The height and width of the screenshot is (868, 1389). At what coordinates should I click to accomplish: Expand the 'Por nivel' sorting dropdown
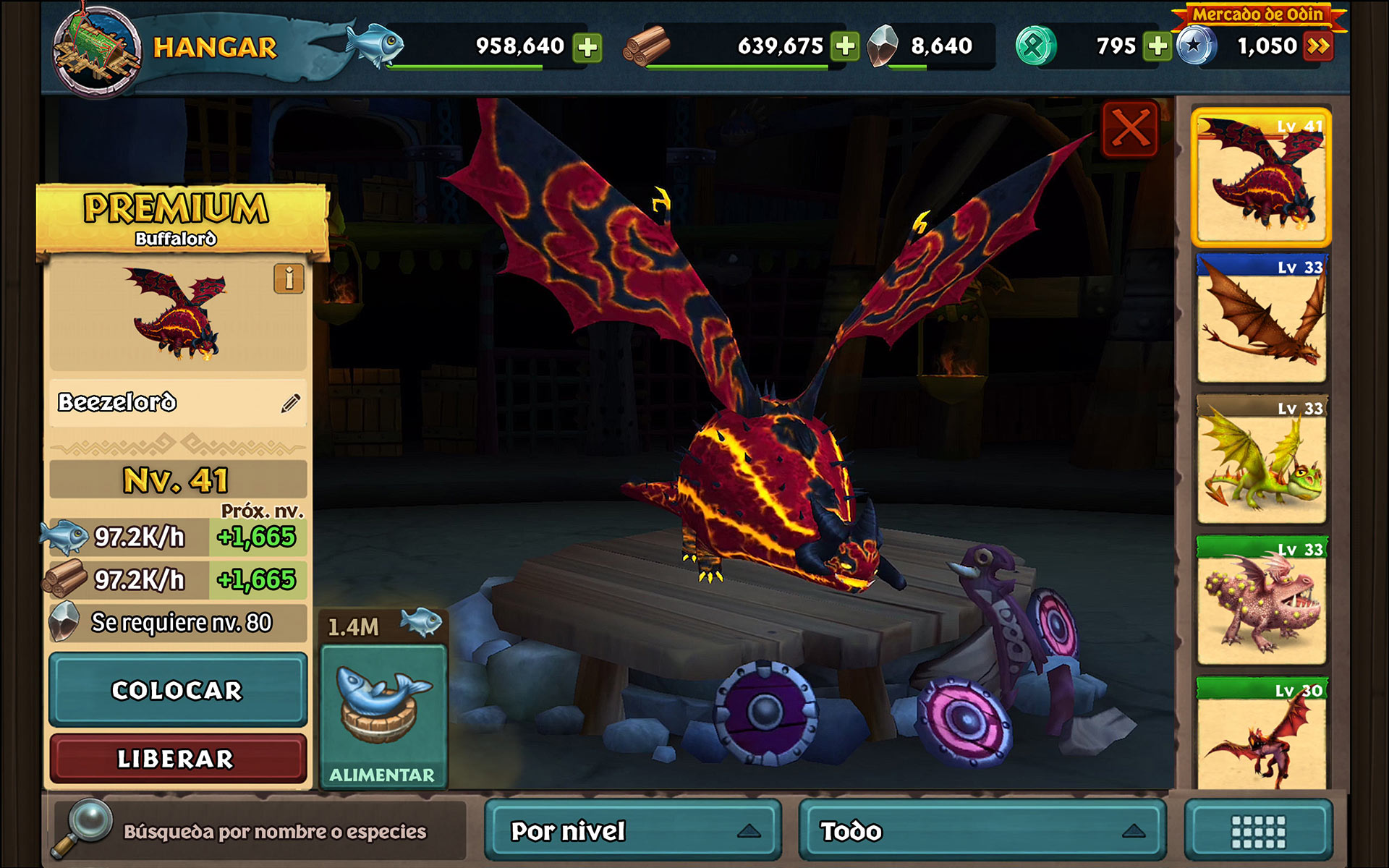634,830
